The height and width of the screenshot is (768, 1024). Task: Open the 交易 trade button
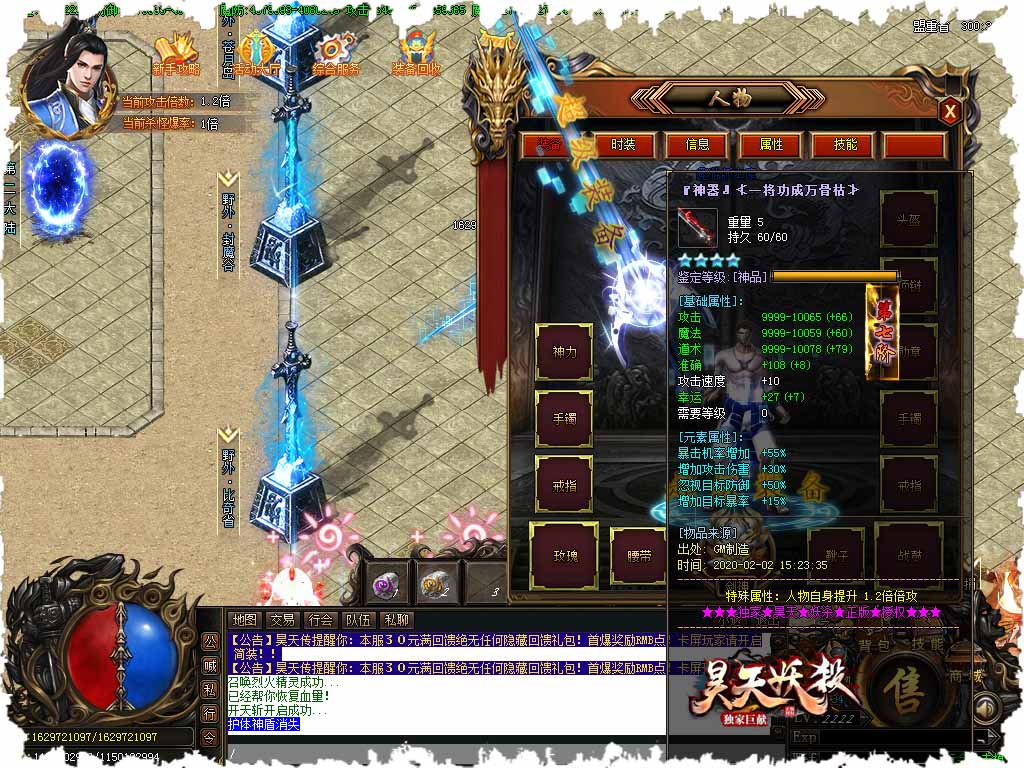click(x=282, y=620)
